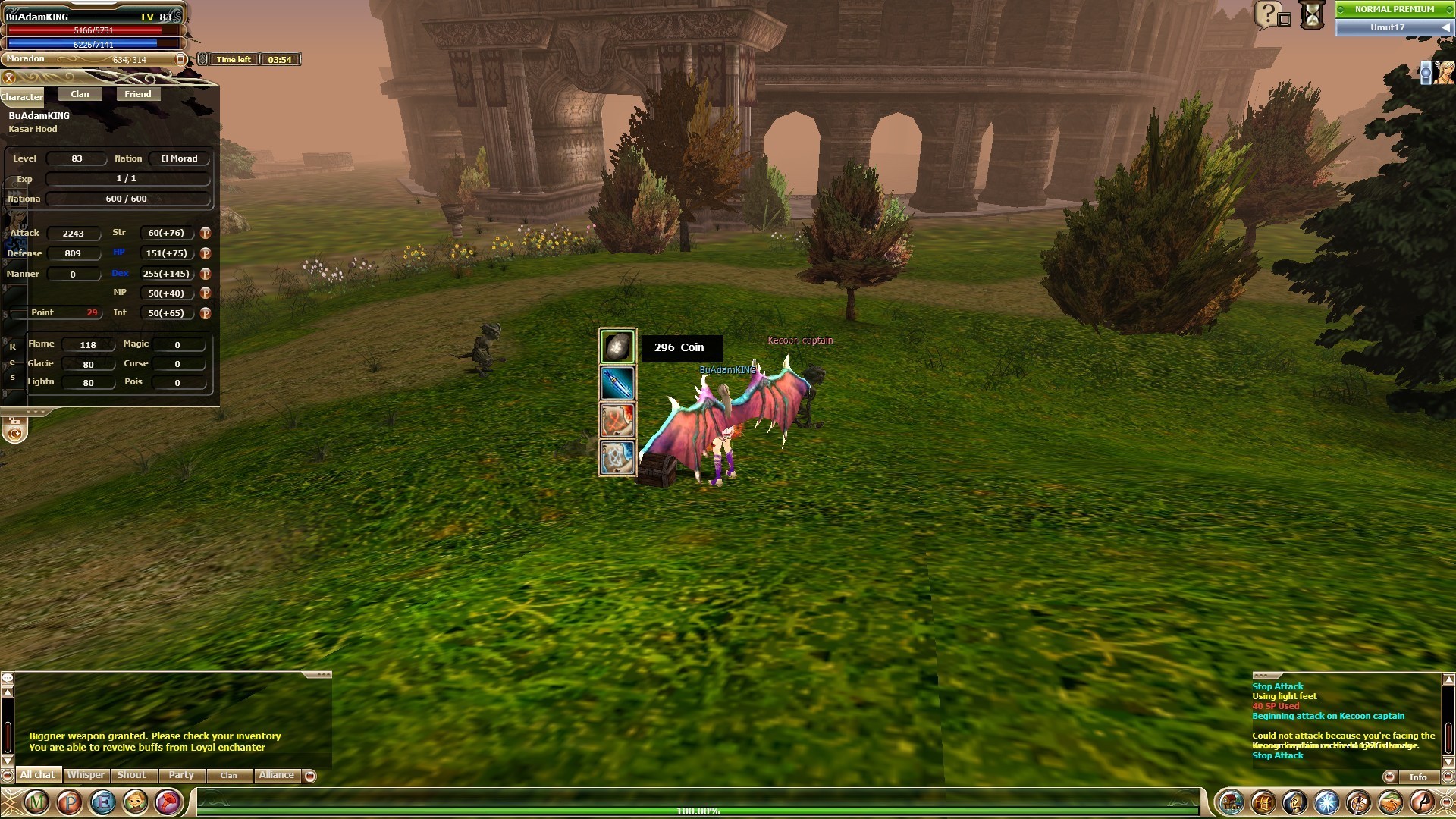
Task: Open the handshake trade icon
Action: 1390,802
